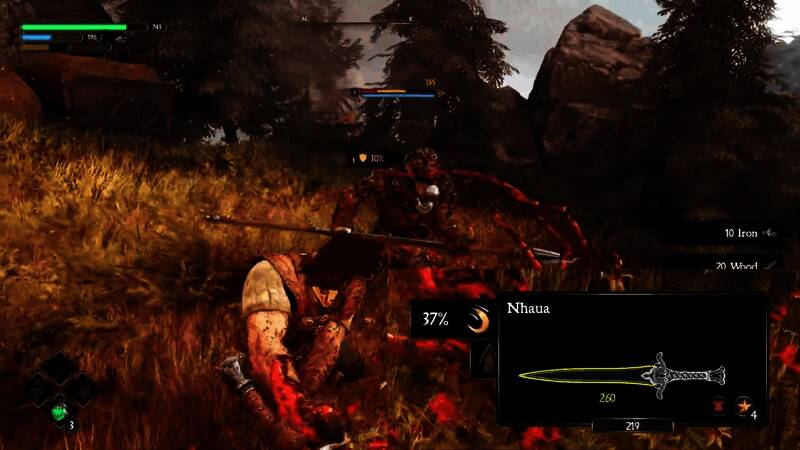
Task: Select the green potion quick slot
Action: 60,410
